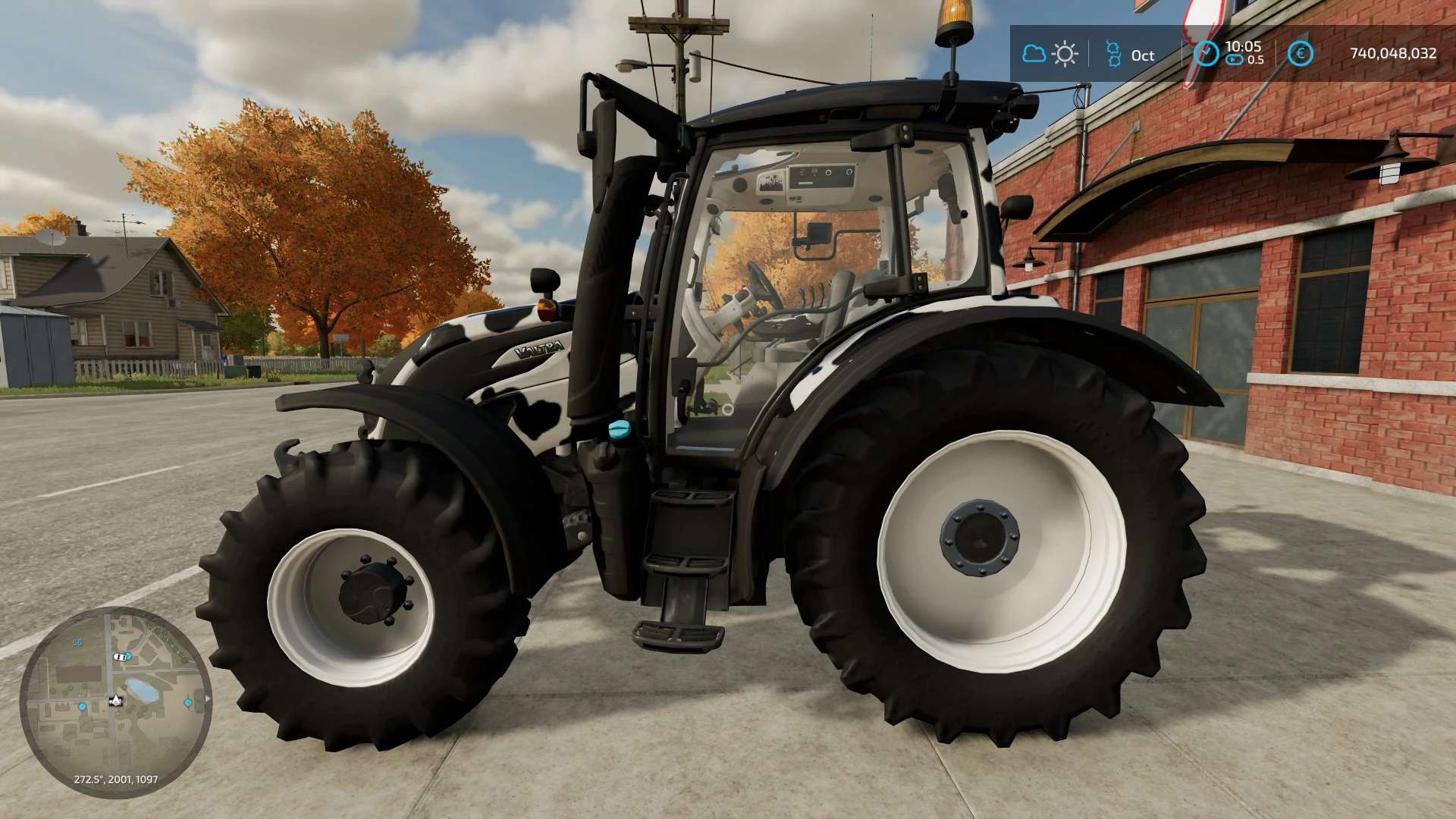Select the clock icon beside 10:05
The image size is (1456, 819).
[x=1206, y=54]
